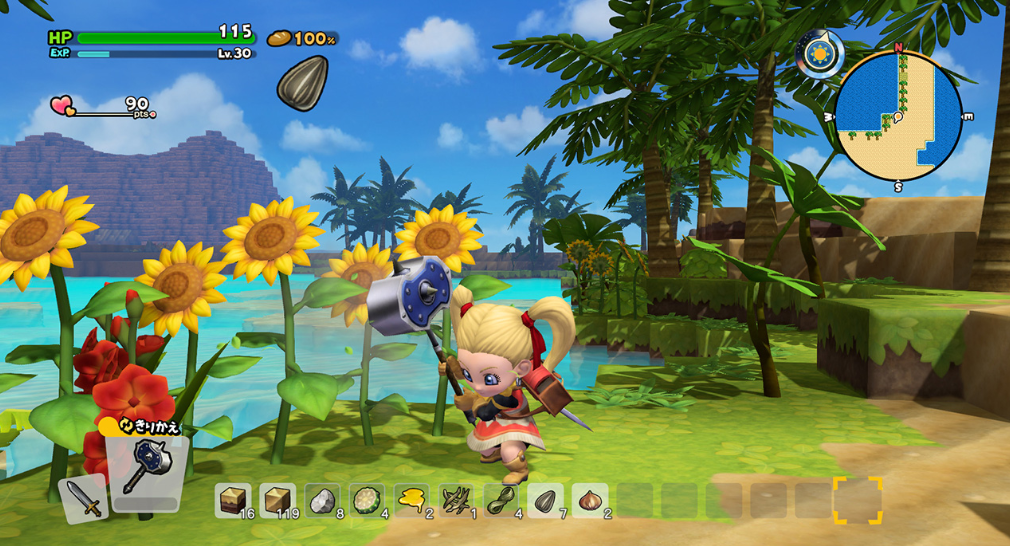Pick the round green vegetable slot
This screenshot has height=546, width=1010.
[x=366, y=500]
